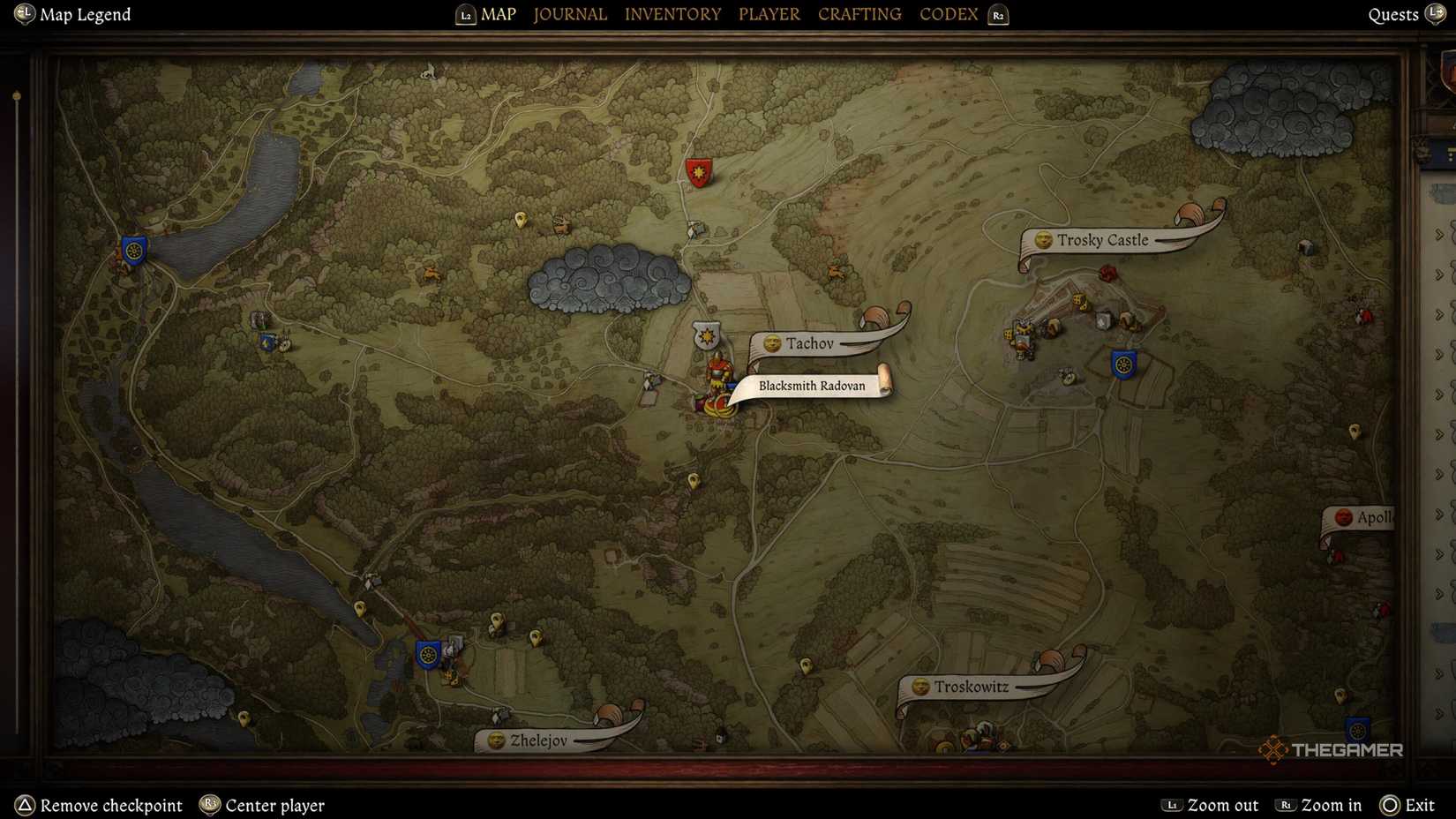Image resolution: width=1456 pixels, height=819 pixels.
Task: Select the dice gambling icon inside Trosky Castle
Action: point(1077,300)
